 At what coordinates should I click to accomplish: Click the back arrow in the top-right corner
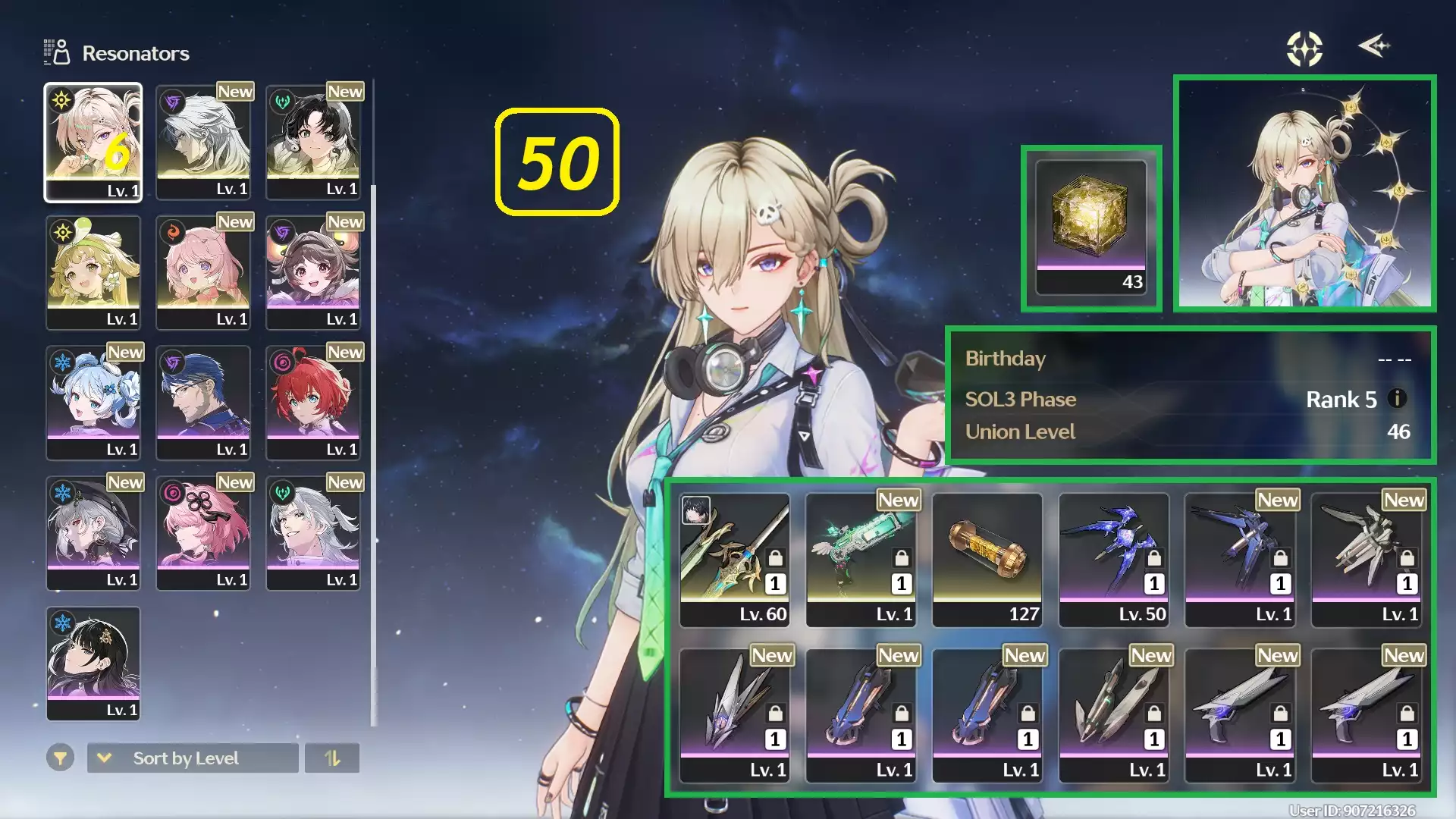pyautogui.click(x=1374, y=47)
